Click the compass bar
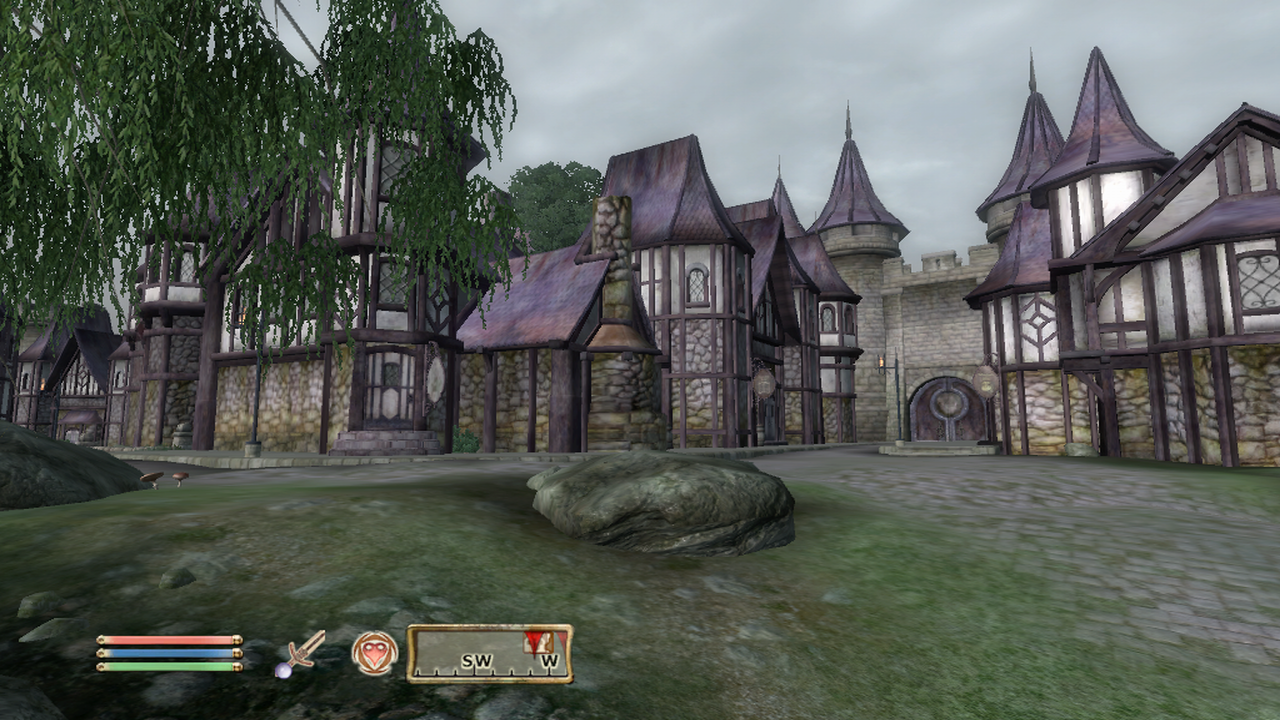The height and width of the screenshot is (720, 1280). coord(489,654)
